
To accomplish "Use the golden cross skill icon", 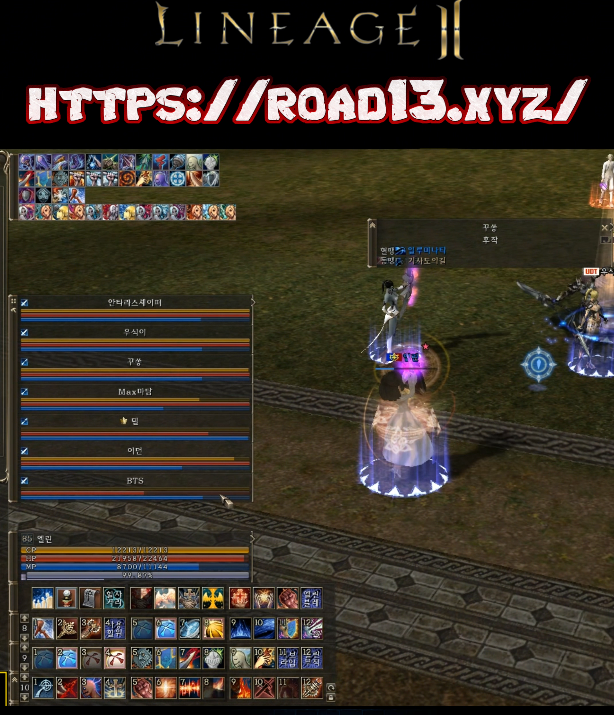I will pos(214,598).
